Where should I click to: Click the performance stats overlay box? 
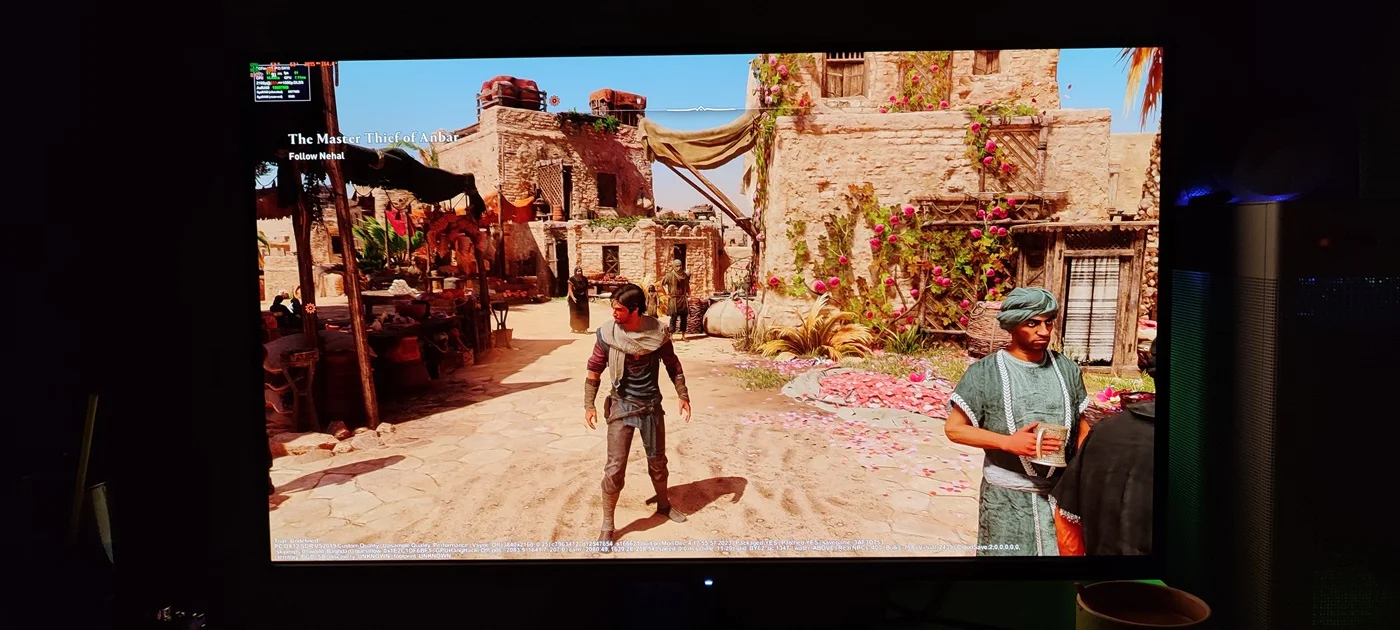click(281, 82)
